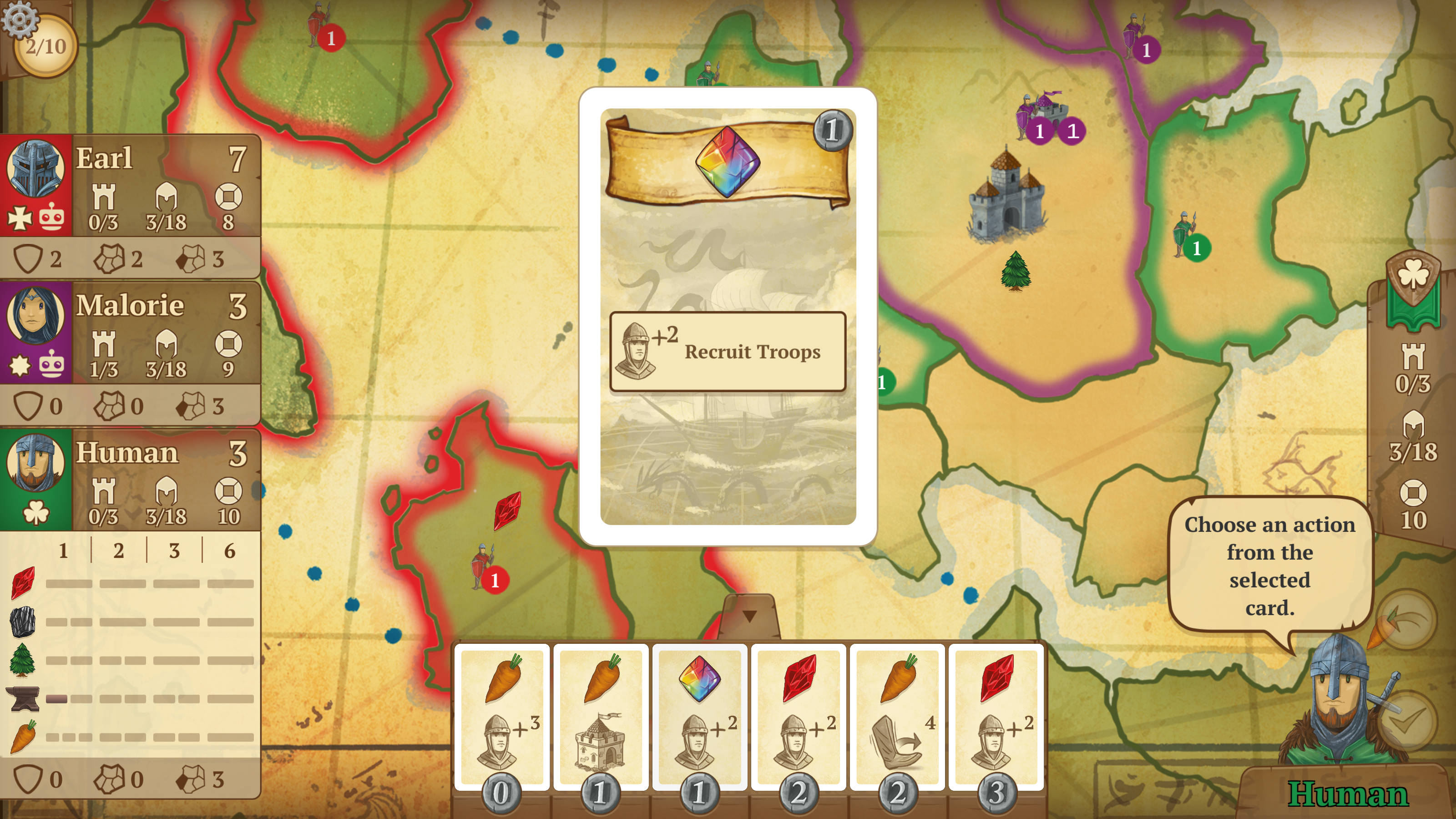Select the carrot movement card with boot
Screen dimensions: 1456x819
coord(897,716)
